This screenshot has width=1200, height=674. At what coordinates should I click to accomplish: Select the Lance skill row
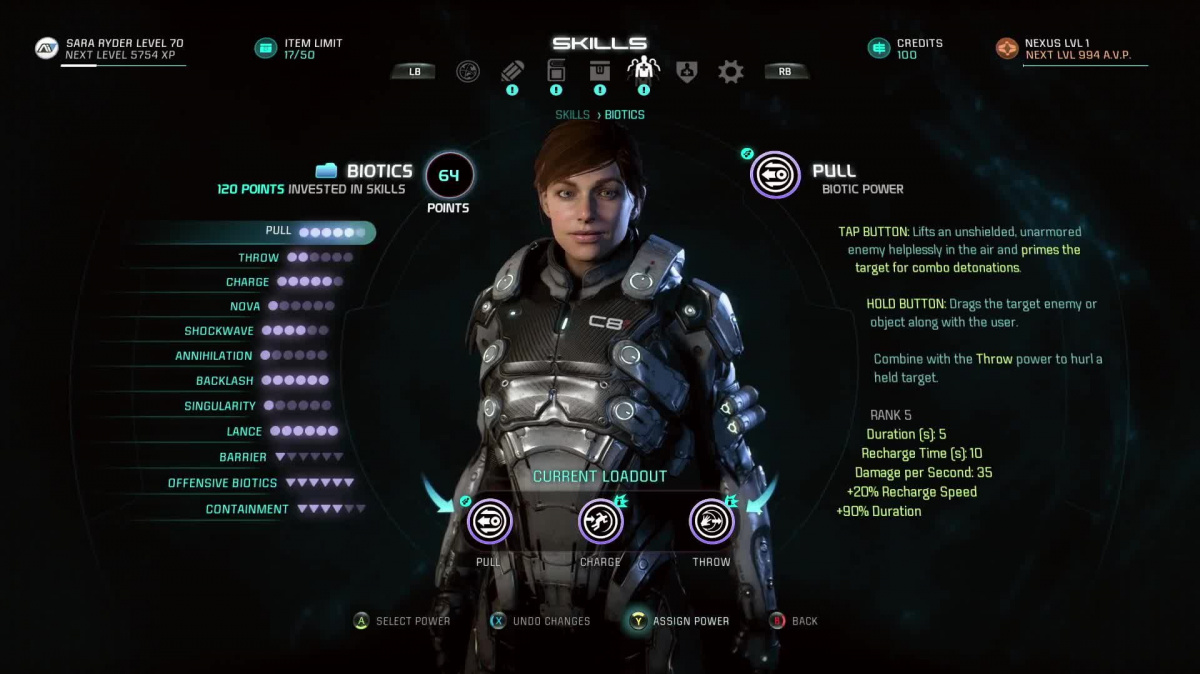[x=244, y=432]
